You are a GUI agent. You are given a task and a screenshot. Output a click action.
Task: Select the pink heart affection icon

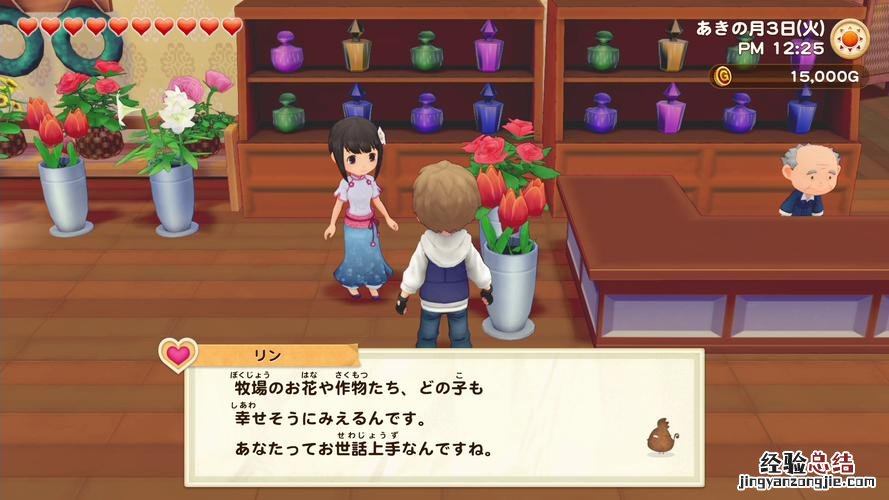tap(178, 354)
